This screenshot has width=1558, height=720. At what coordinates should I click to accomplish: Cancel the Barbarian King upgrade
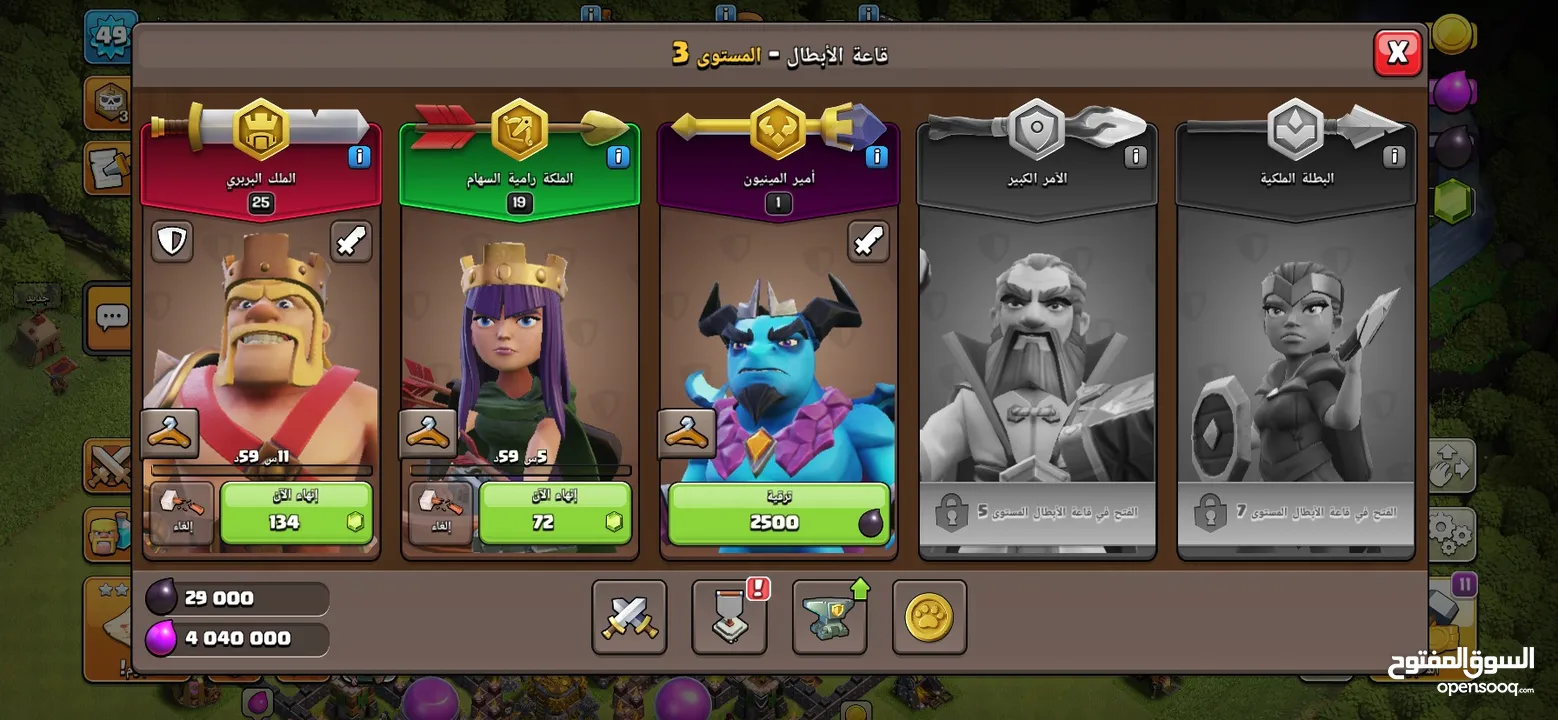[x=182, y=513]
